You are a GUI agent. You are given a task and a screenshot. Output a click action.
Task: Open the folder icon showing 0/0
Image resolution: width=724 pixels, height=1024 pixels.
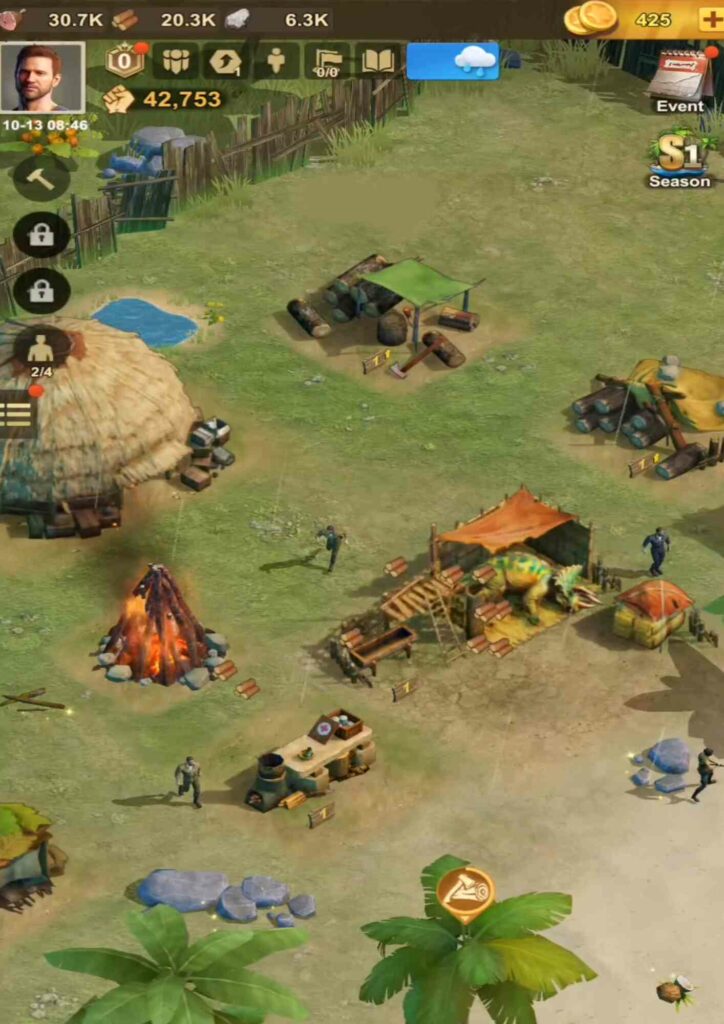click(x=327, y=61)
